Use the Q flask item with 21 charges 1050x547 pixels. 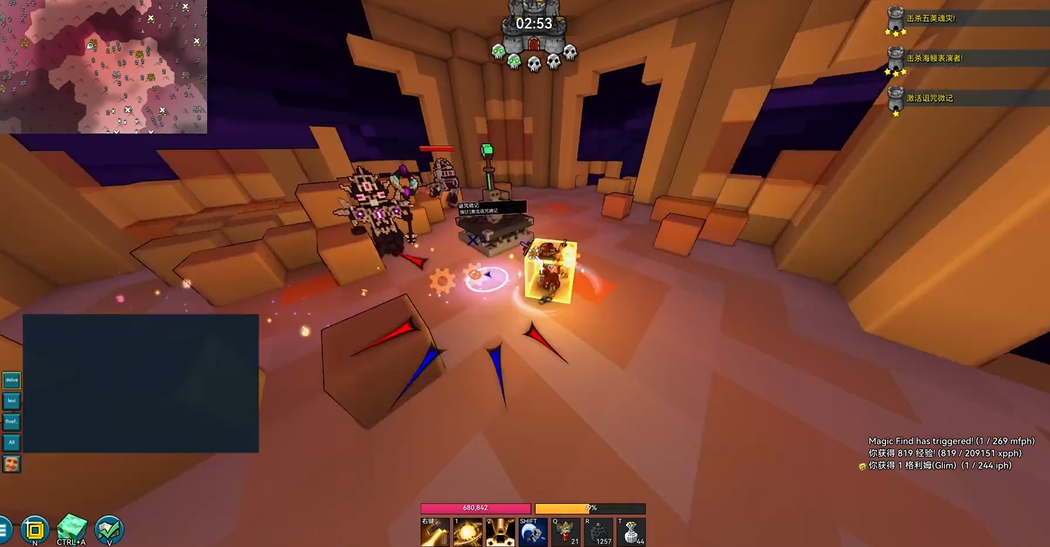tap(565, 532)
